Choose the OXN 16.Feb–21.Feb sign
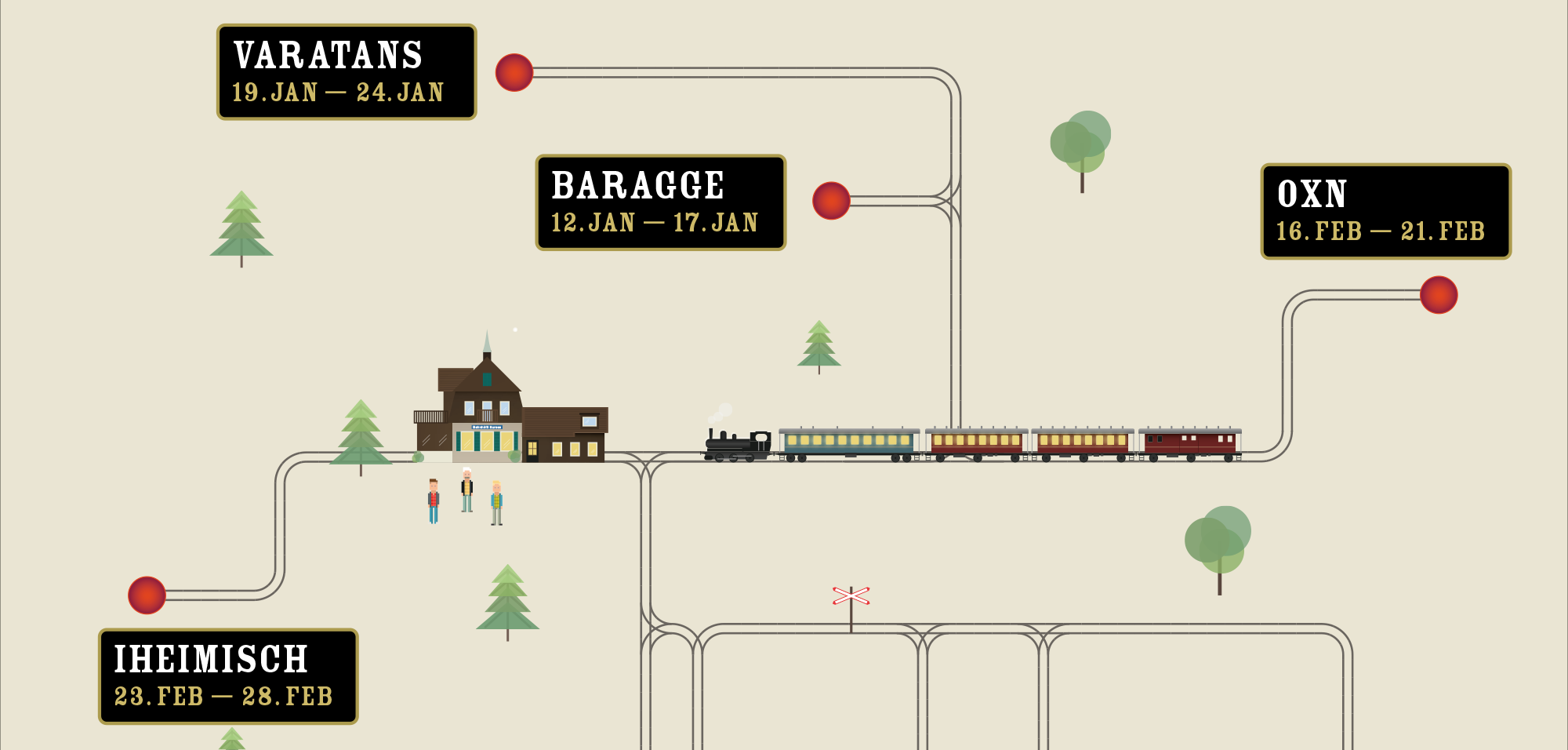 point(1385,211)
